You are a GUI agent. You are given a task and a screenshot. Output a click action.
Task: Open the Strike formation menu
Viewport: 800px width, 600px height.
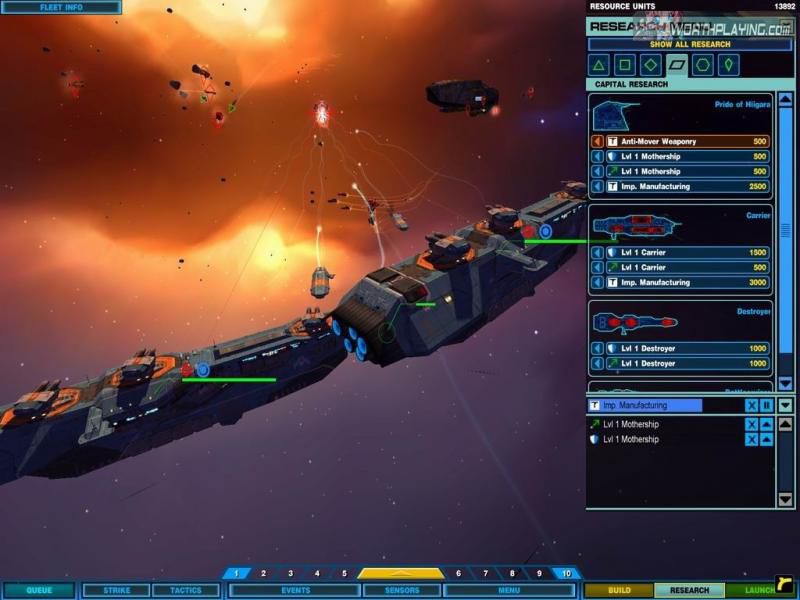pyautogui.click(x=116, y=591)
